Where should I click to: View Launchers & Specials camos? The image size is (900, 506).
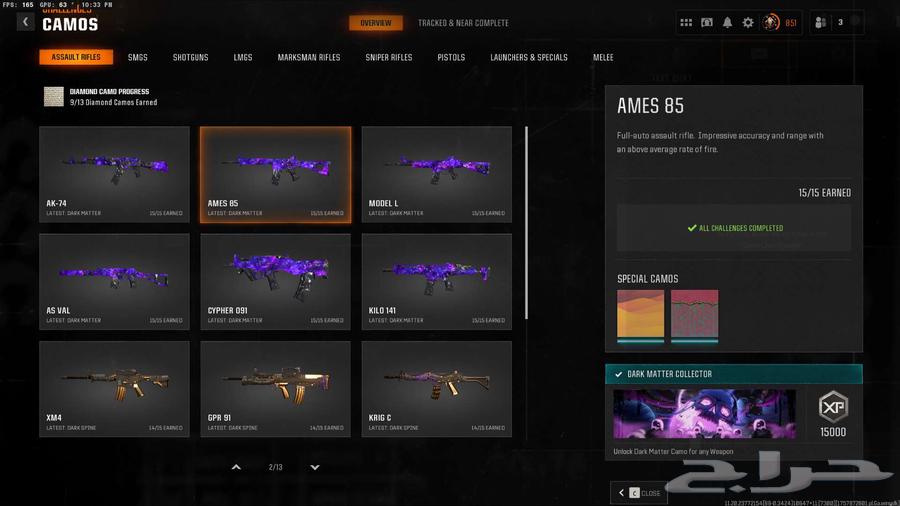click(x=529, y=58)
